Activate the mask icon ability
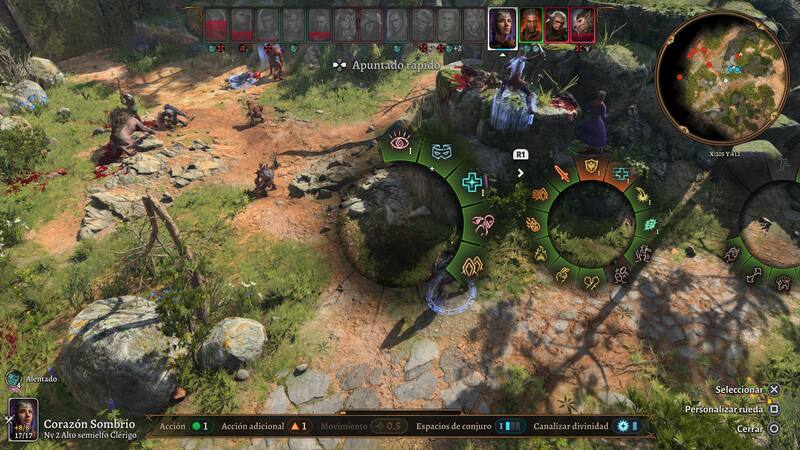This screenshot has height=450, width=800. tap(442, 151)
